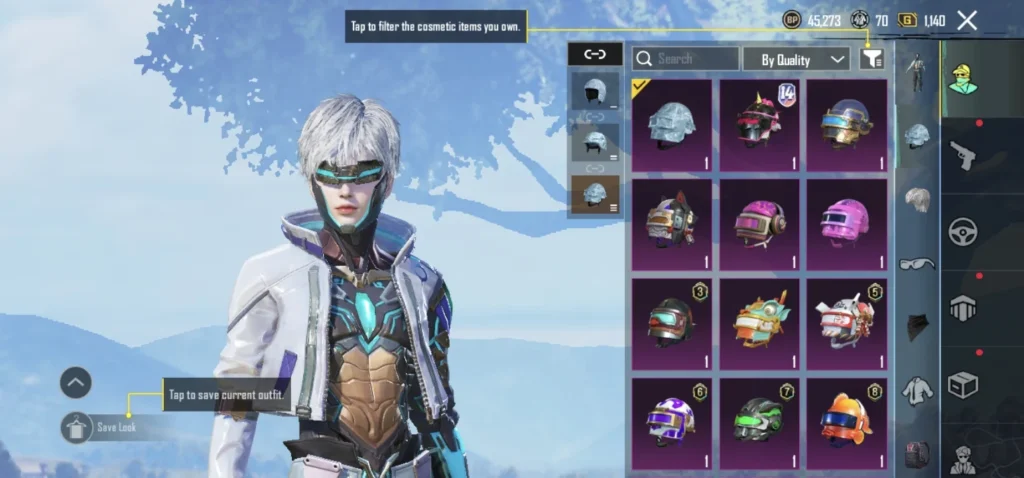The width and height of the screenshot is (1024, 478).
Task: Open the By Quality sort dropdown
Action: [796, 59]
